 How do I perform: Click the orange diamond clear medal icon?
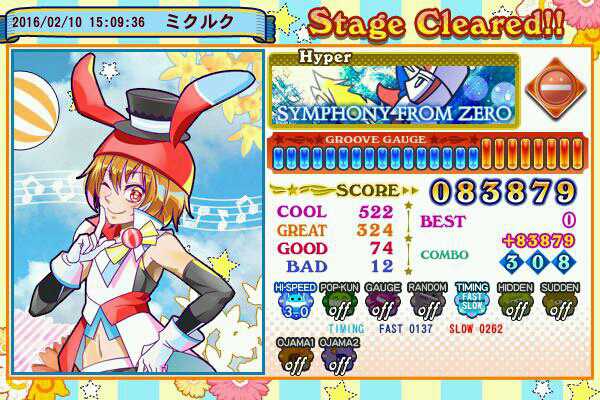tap(551, 89)
